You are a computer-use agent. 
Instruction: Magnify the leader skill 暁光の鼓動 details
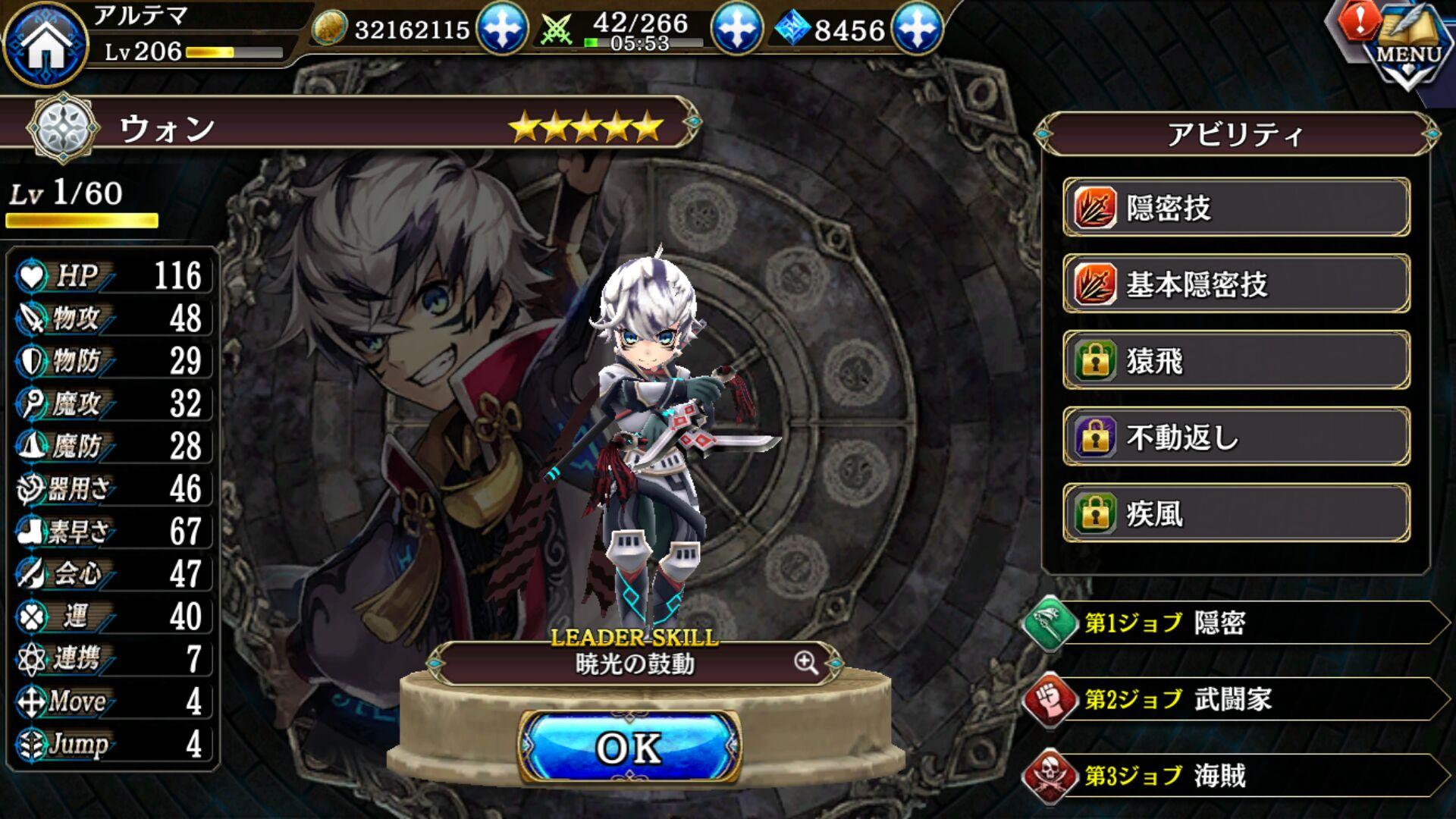point(806,663)
